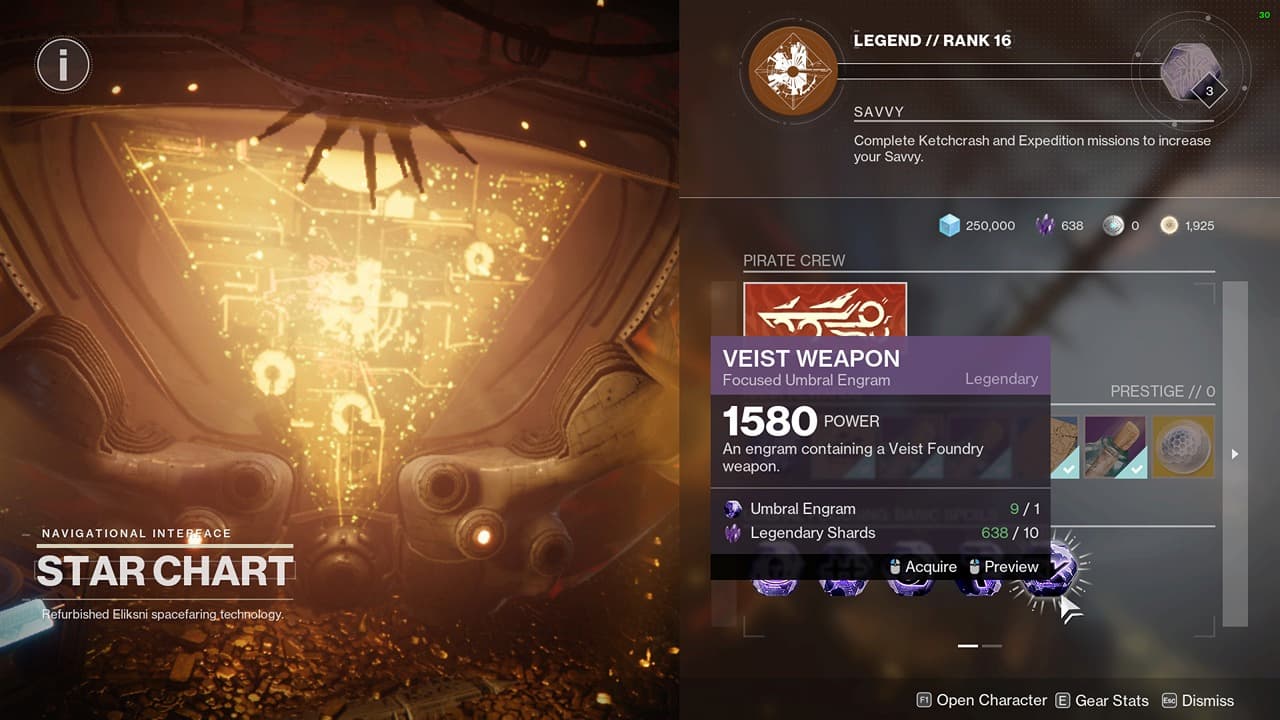Image resolution: width=1280 pixels, height=720 pixels.
Task: Expand more prestige items with the right chevron
Action: [x=1234, y=453]
